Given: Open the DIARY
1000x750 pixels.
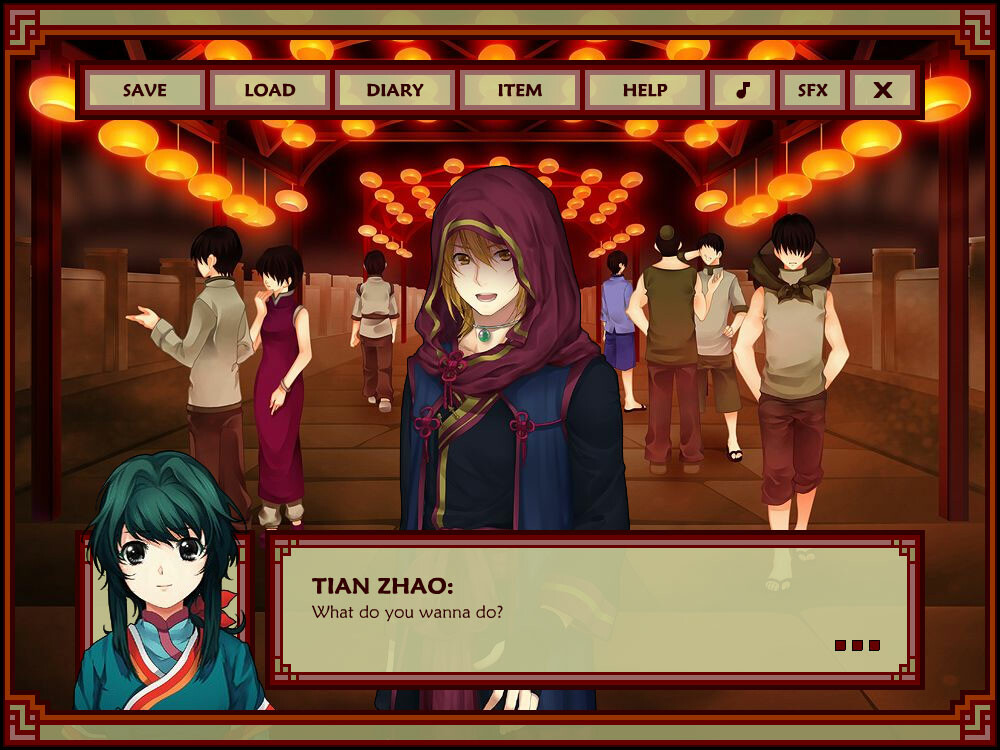Looking at the screenshot, I should point(395,90).
